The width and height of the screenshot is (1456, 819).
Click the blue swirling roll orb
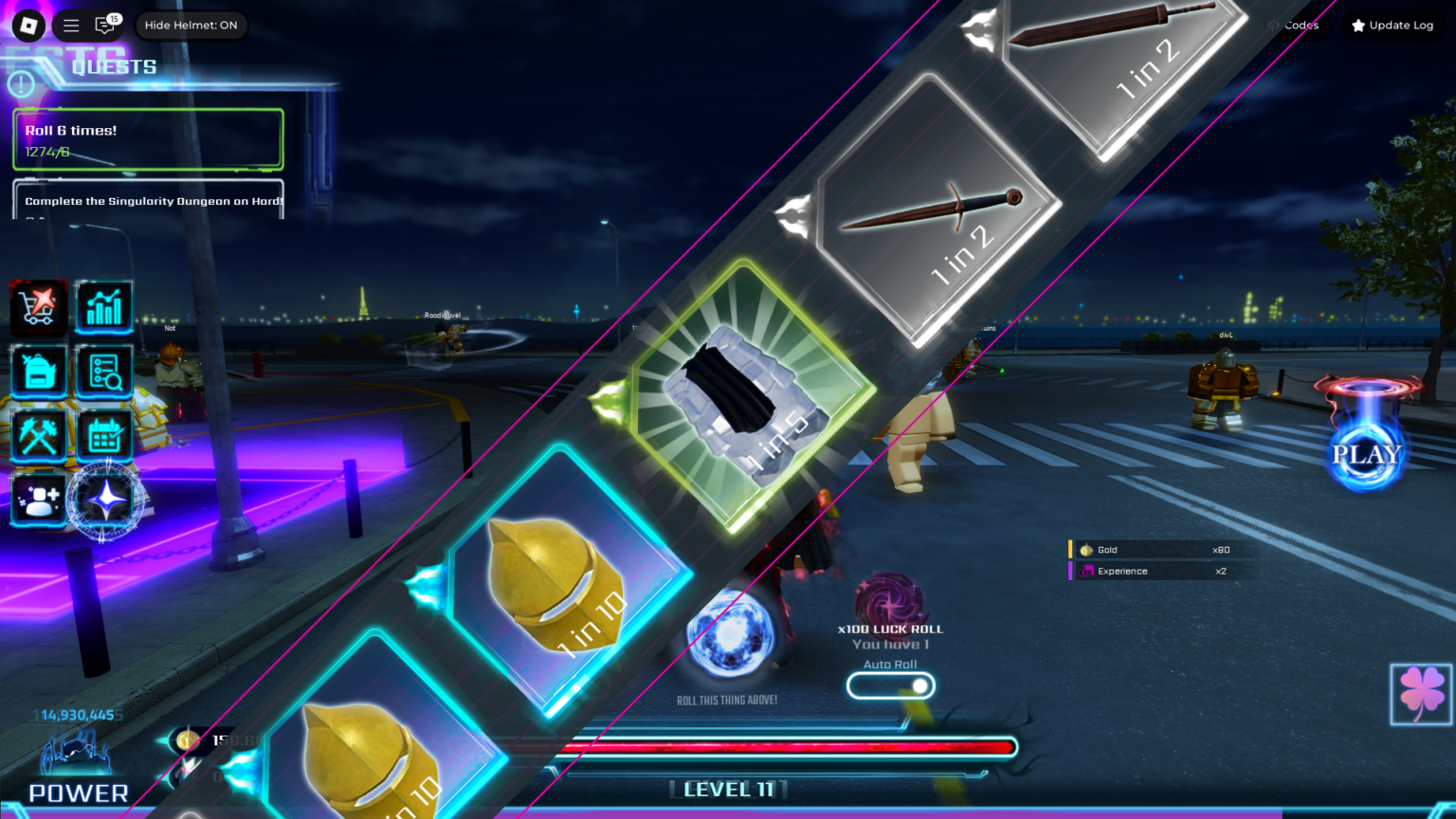(x=729, y=634)
